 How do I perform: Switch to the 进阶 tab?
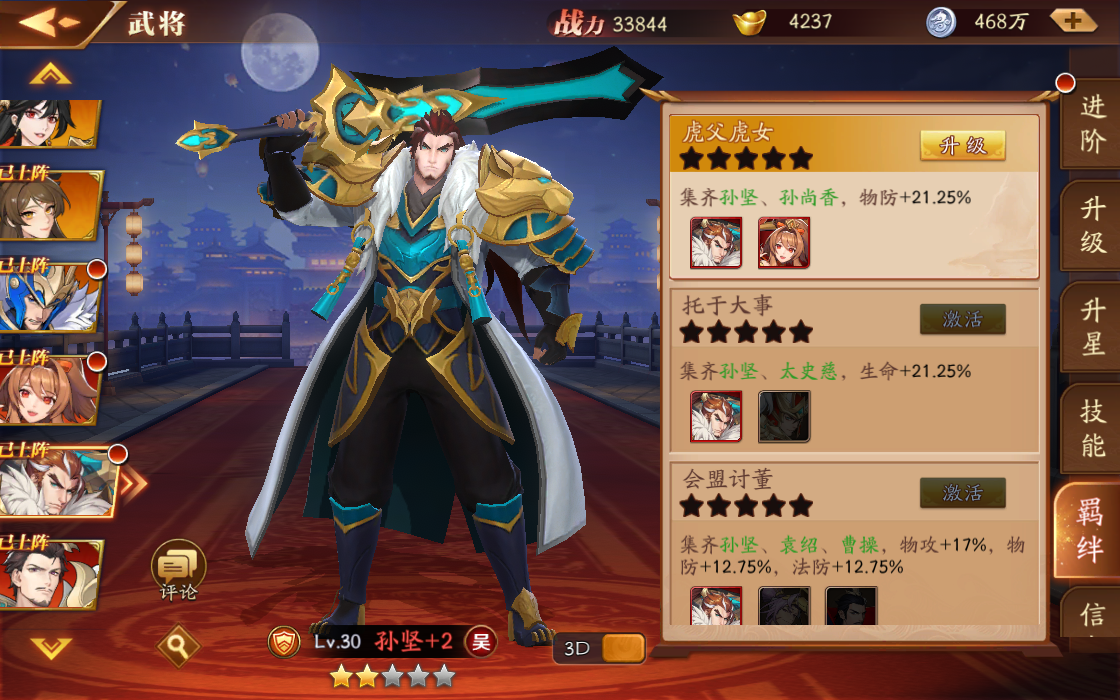point(1092,124)
